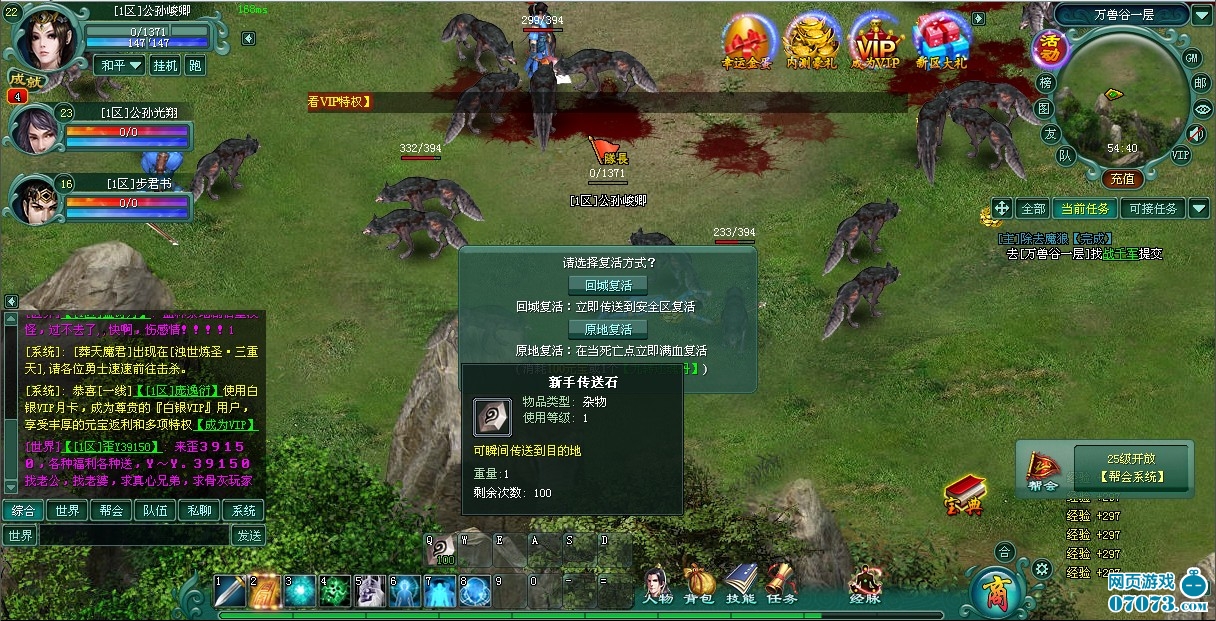
Task: Switch quest tracker to 可接任务 tab
Action: pyautogui.click(x=1153, y=208)
